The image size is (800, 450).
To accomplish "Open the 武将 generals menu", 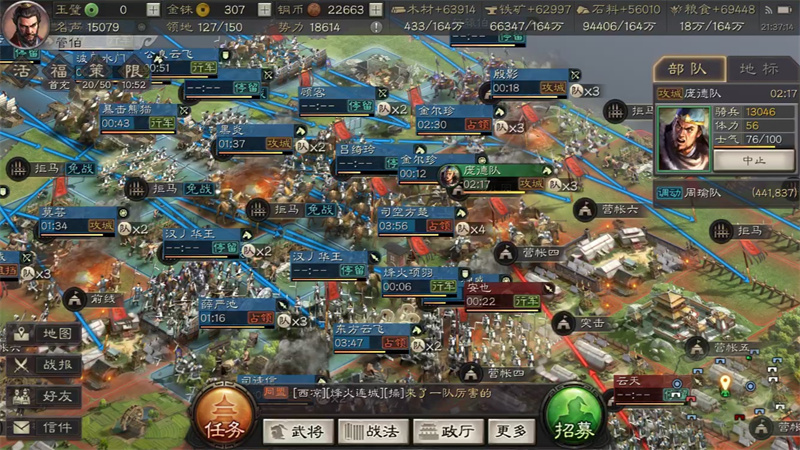I will pos(299,431).
